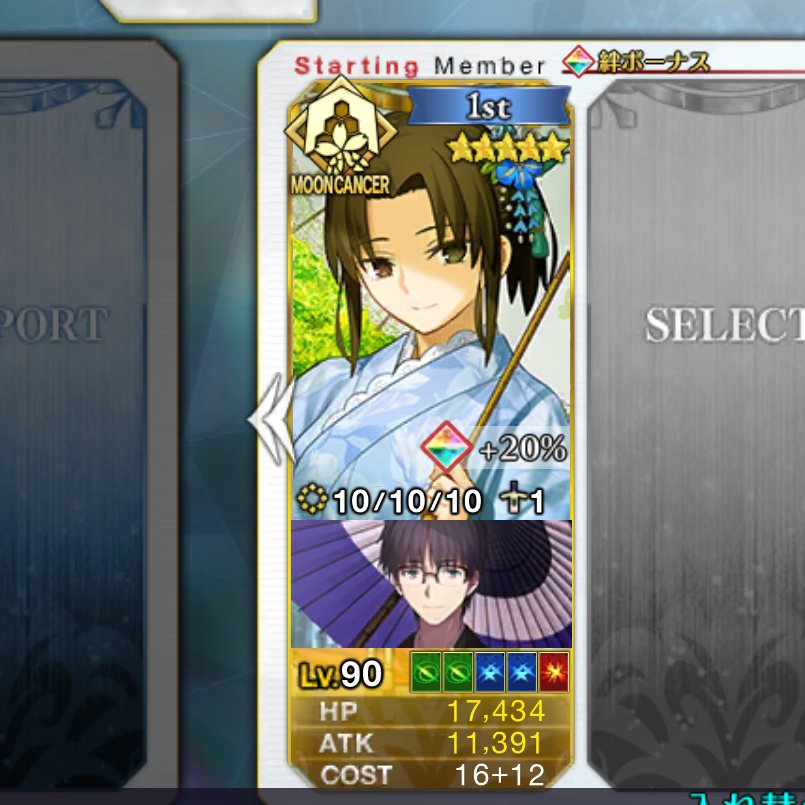Screen dimensions: 805x805
Task: Open the purple umbrella craft essence card
Action: pyautogui.click(x=432, y=584)
